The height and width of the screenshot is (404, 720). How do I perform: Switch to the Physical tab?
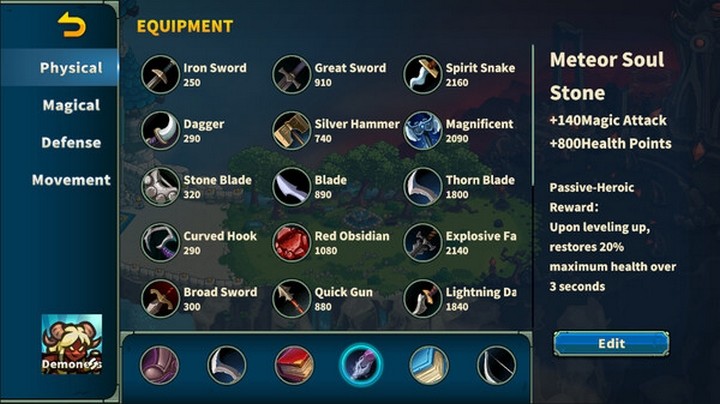point(71,68)
